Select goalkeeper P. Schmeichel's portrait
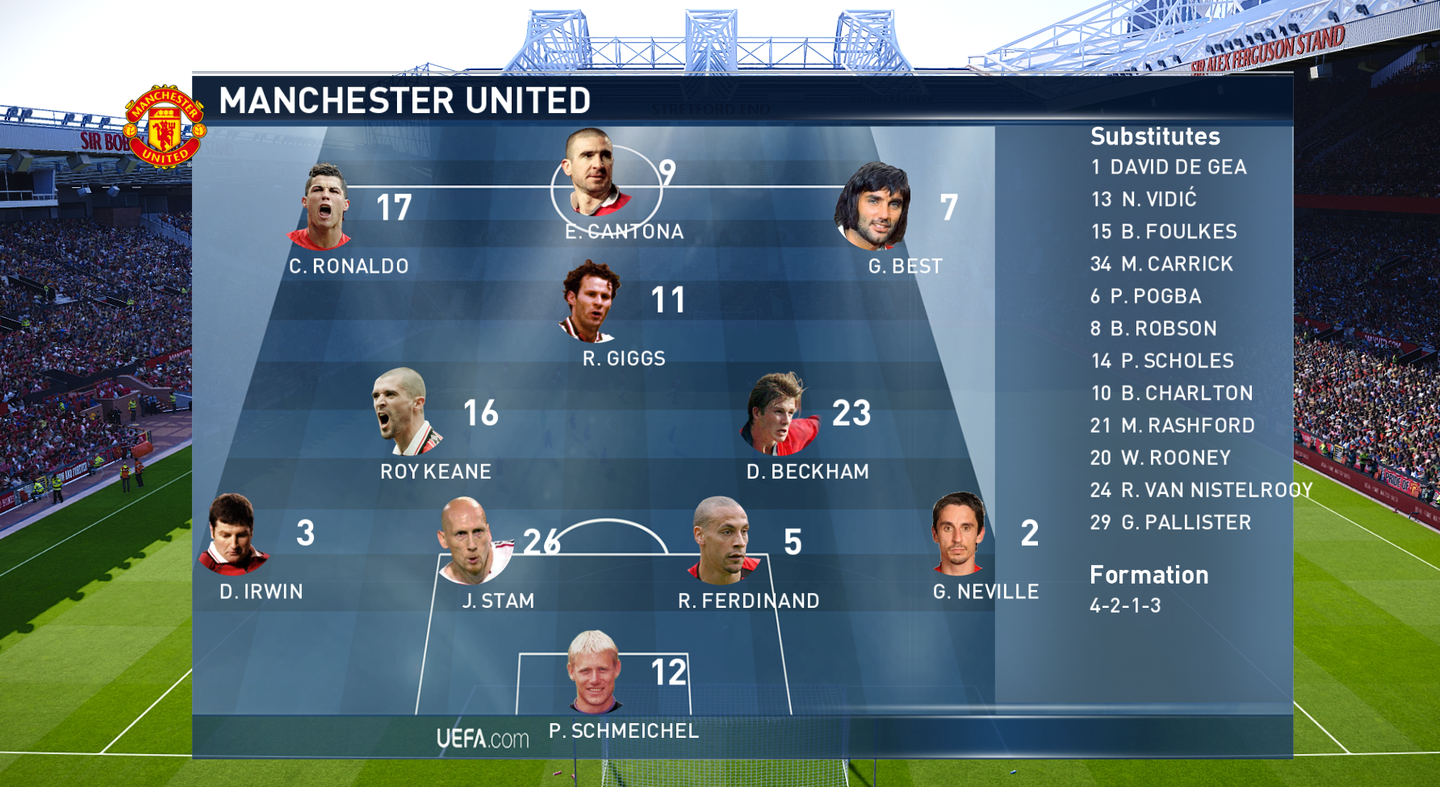This screenshot has height=787, width=1440. point(594,671)
